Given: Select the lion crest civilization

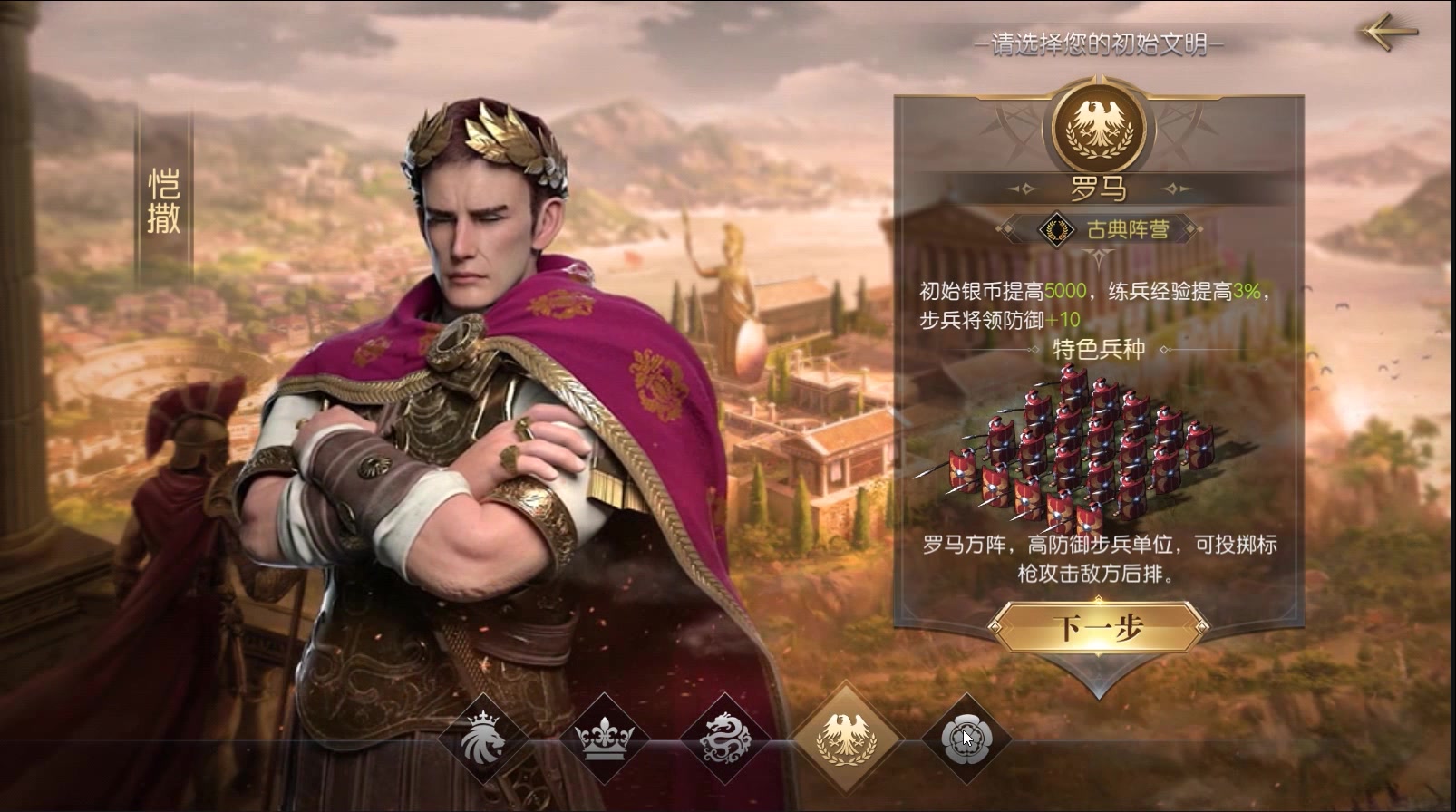Looking at the screenshot, I should coord(482,738).
